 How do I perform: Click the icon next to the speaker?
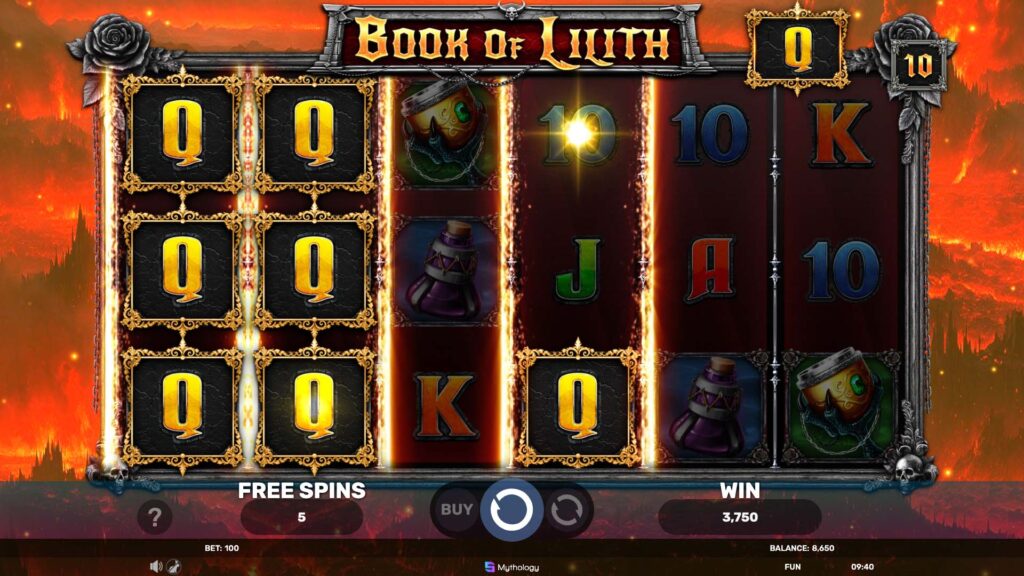coord(172,566)
